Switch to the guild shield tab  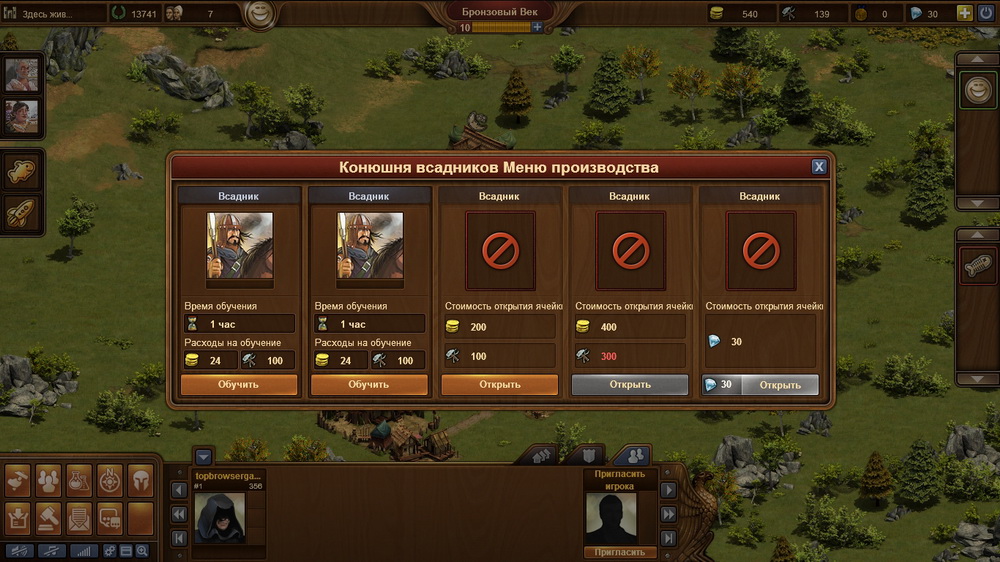[x=589, y=456]
